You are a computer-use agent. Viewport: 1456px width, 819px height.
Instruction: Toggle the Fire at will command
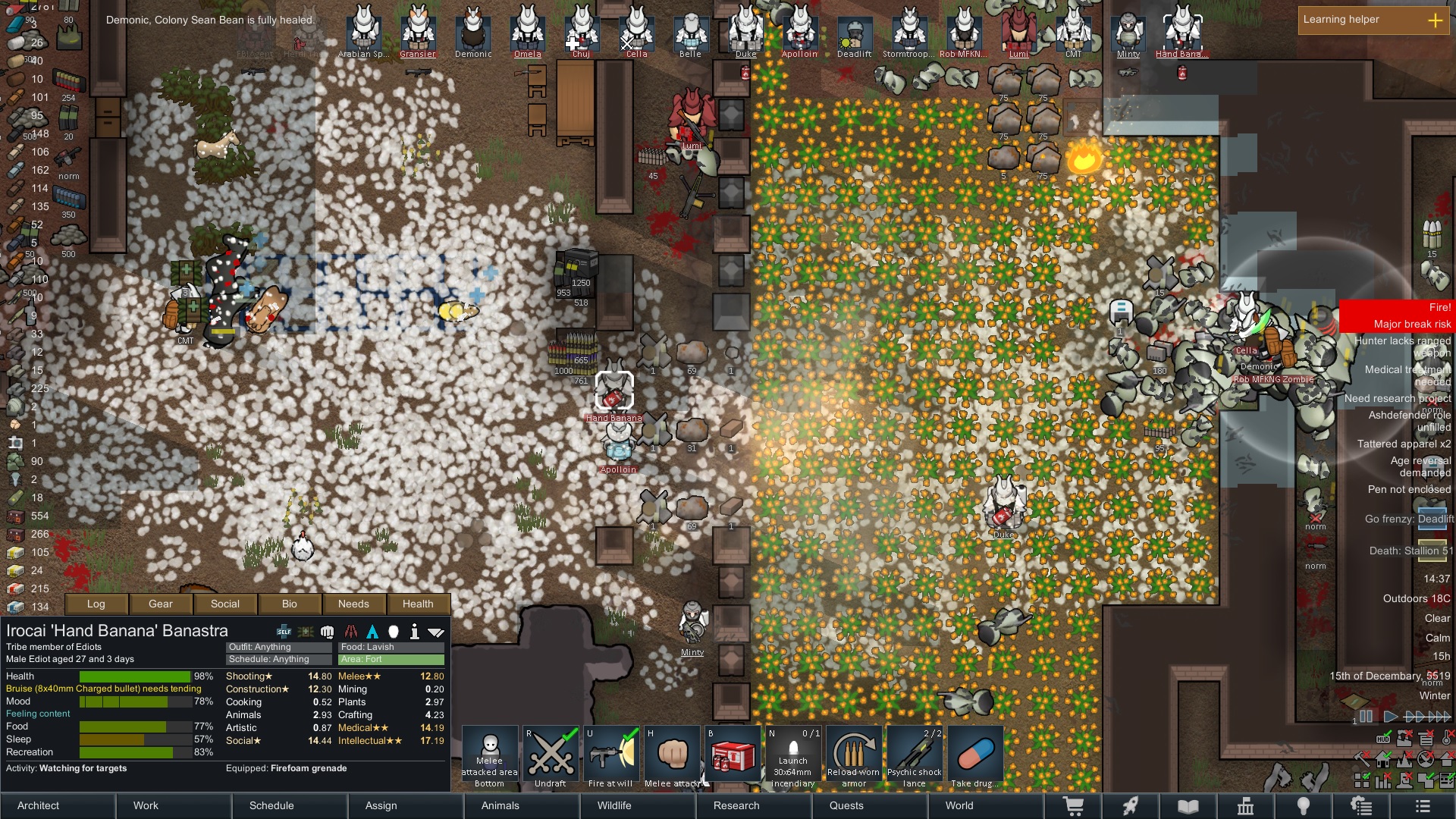point(610,757)
